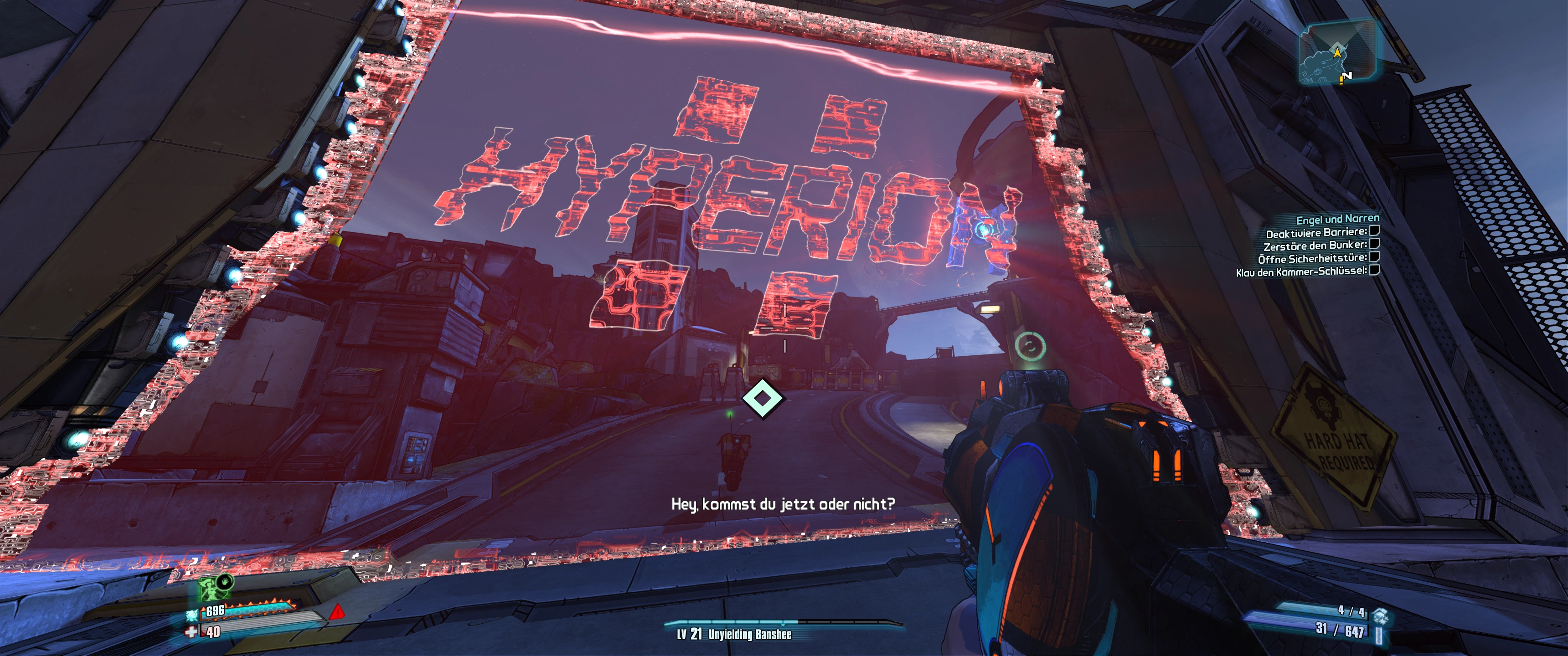Tick the Zerstöre den Bunker objective checkbox
Screen dimensions: 1568x656
[1374, 243]
